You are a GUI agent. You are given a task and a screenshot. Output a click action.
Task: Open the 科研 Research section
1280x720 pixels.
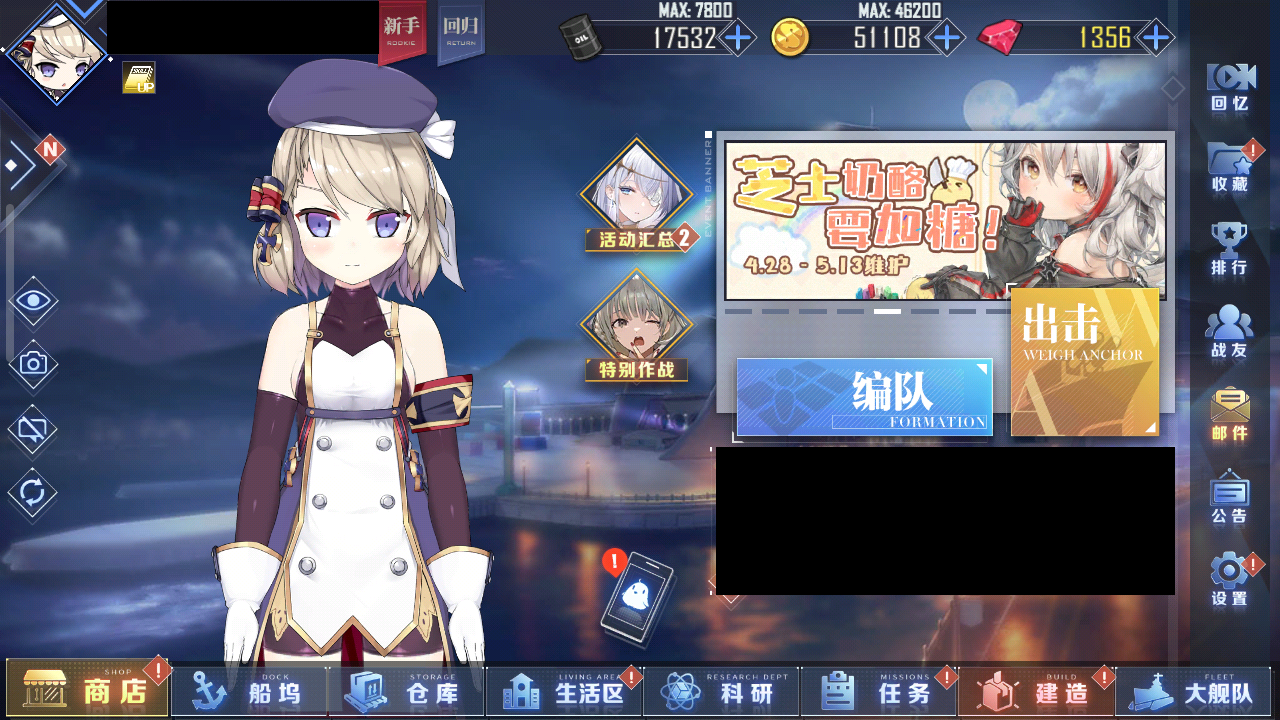tap(720, 690)
